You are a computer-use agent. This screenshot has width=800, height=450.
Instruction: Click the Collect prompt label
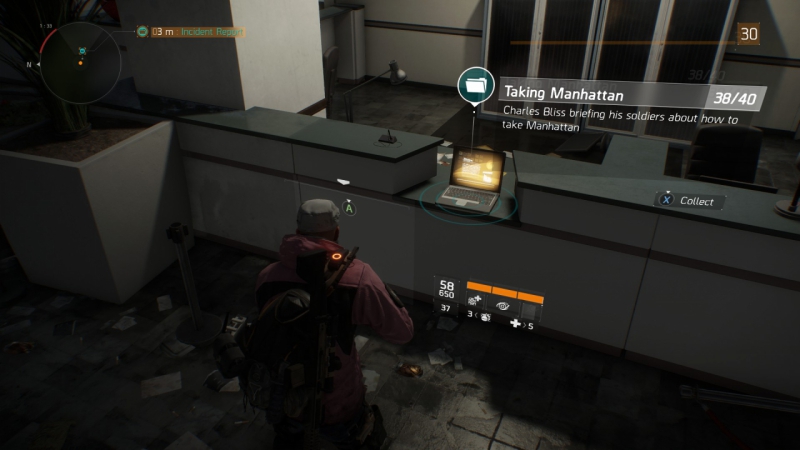(x=696, y=201)
